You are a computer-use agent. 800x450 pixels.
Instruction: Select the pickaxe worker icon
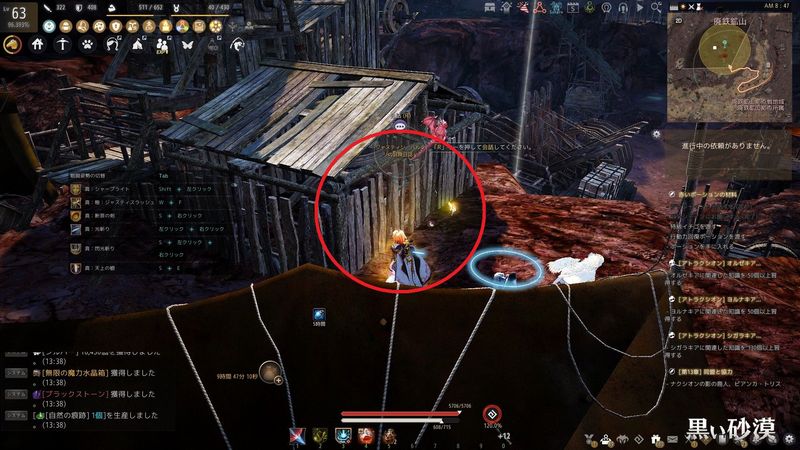coord(63,44)
